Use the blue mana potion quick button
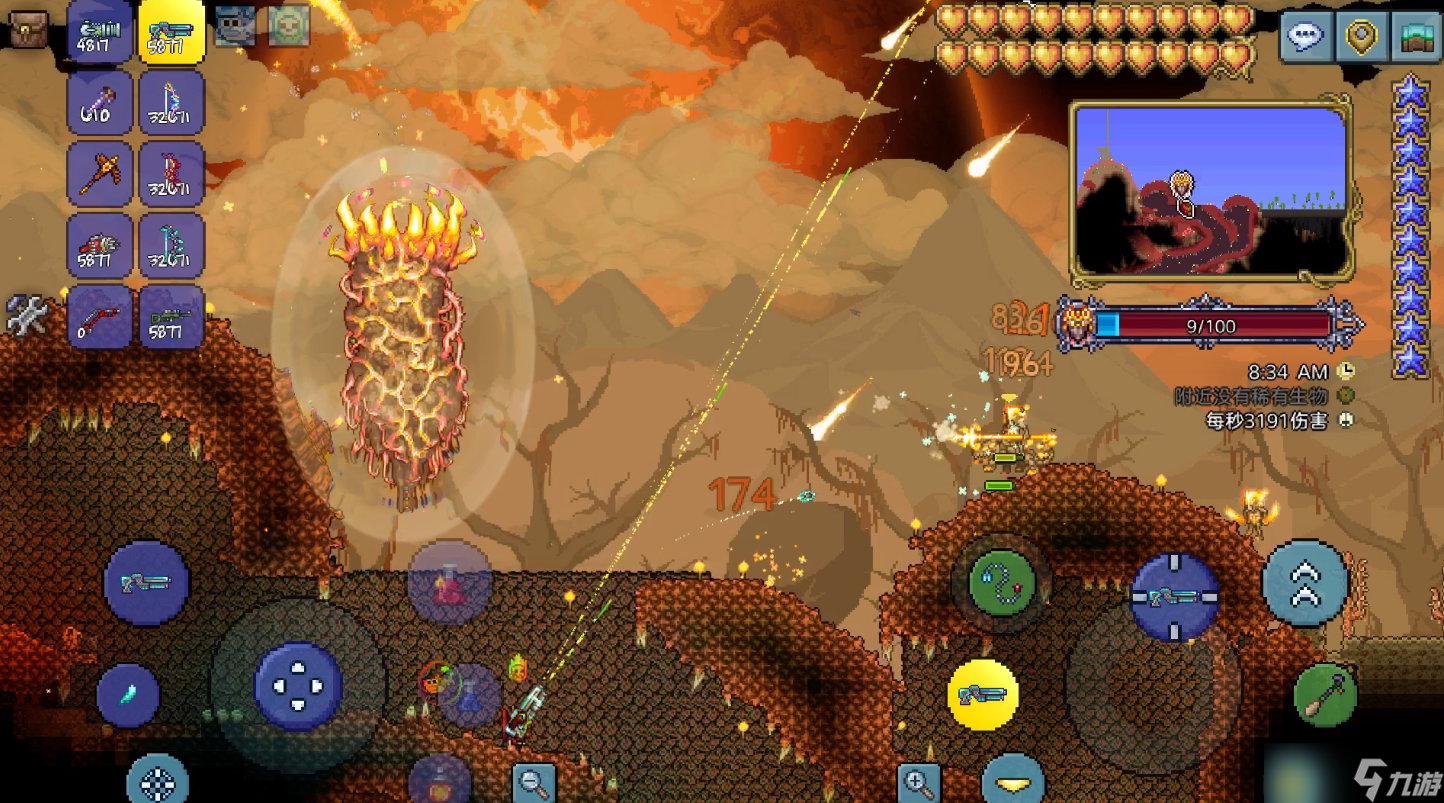 point(469,695)
